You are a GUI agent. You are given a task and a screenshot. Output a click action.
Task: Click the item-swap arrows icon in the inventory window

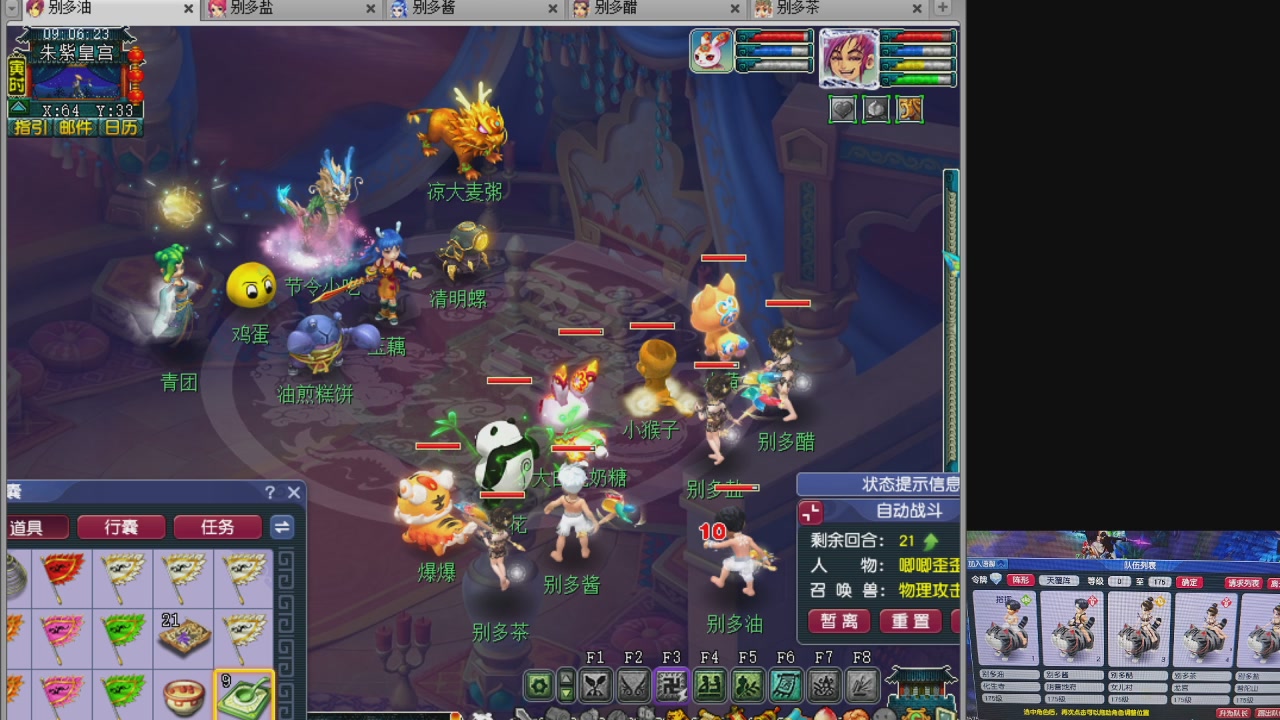tap(281, 527)
